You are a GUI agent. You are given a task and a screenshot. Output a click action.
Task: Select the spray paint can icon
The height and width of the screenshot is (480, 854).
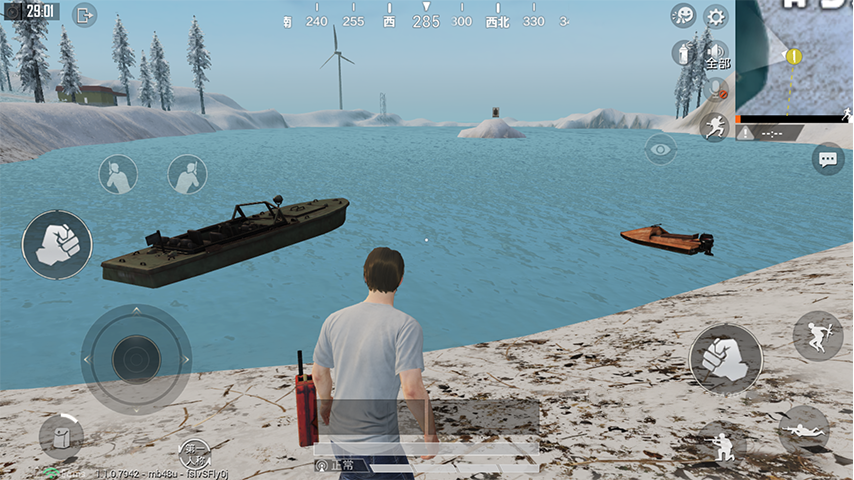684,52
